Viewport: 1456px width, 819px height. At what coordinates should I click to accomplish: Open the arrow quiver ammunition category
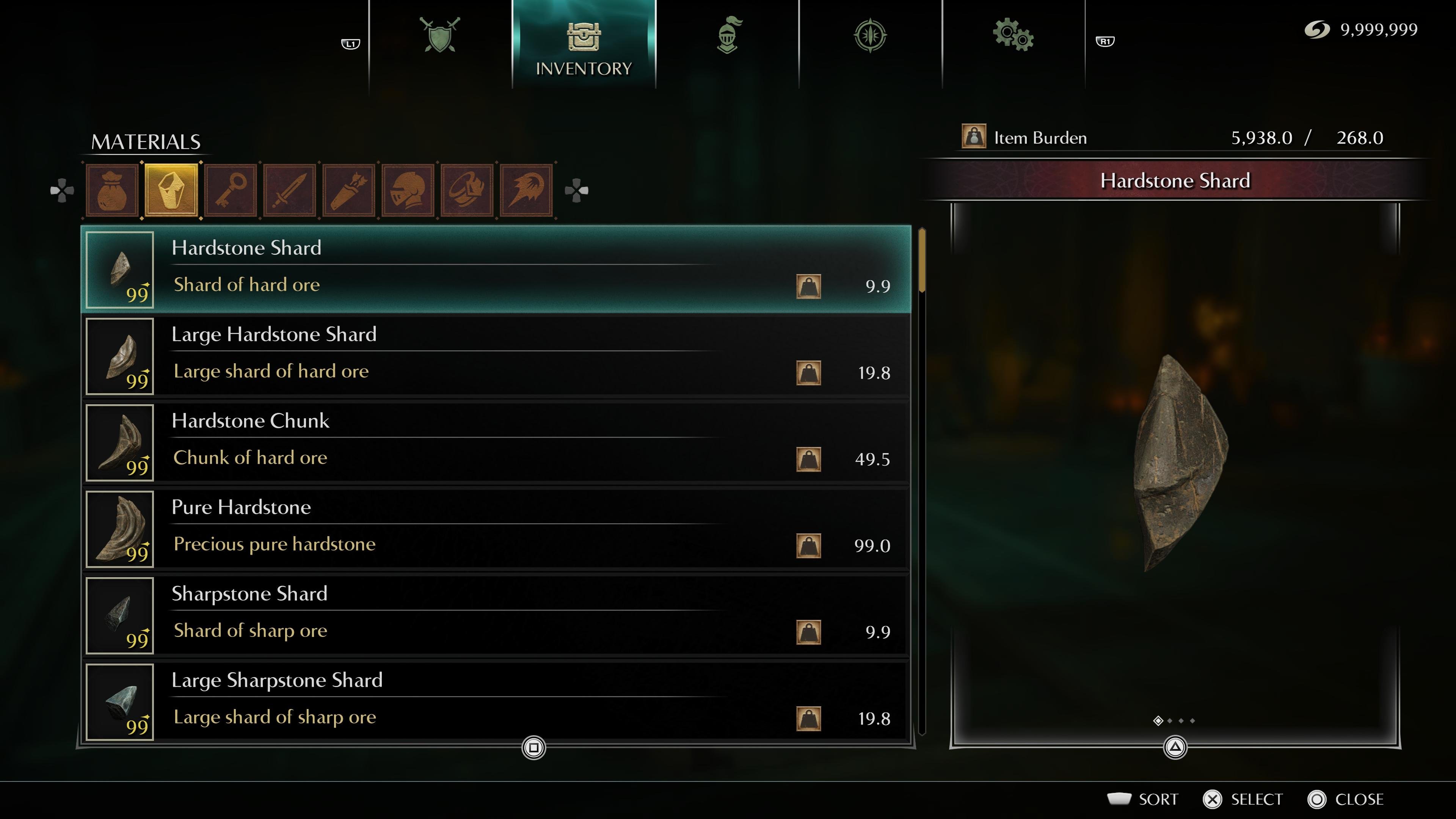click(x=349, y=190)
